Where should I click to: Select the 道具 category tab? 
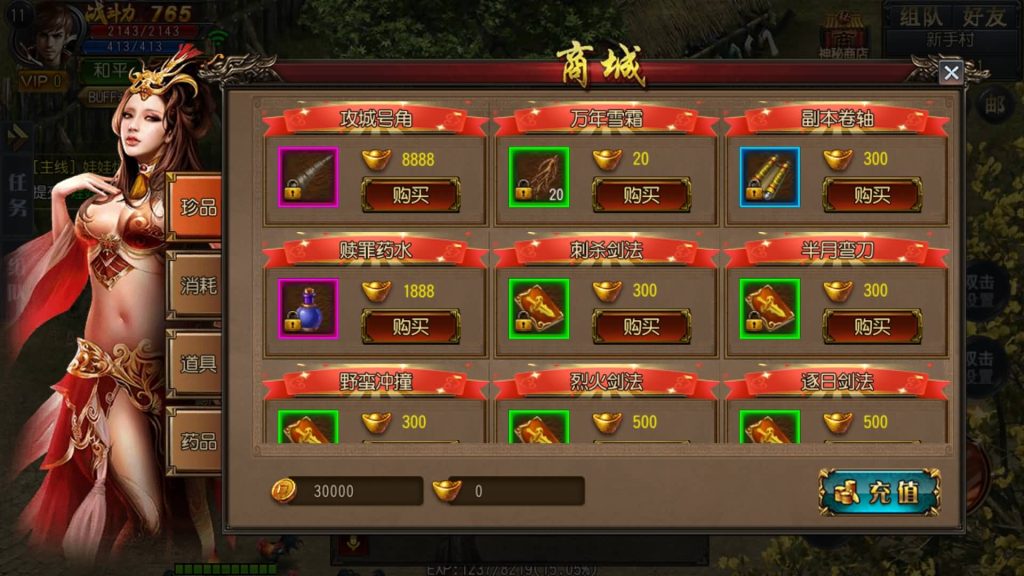(197, 362)
